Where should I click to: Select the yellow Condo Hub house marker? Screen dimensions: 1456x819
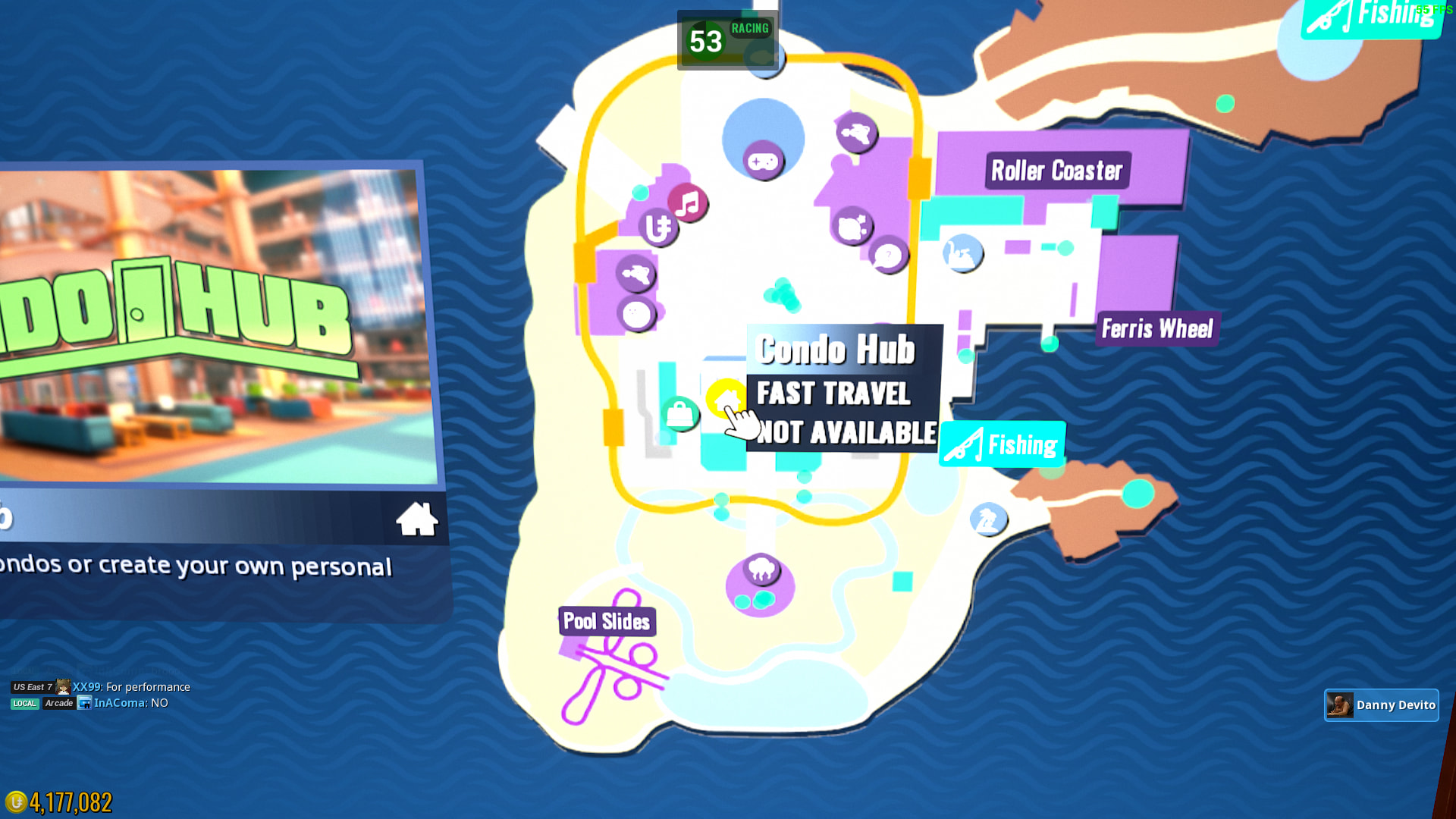(724, 397)
